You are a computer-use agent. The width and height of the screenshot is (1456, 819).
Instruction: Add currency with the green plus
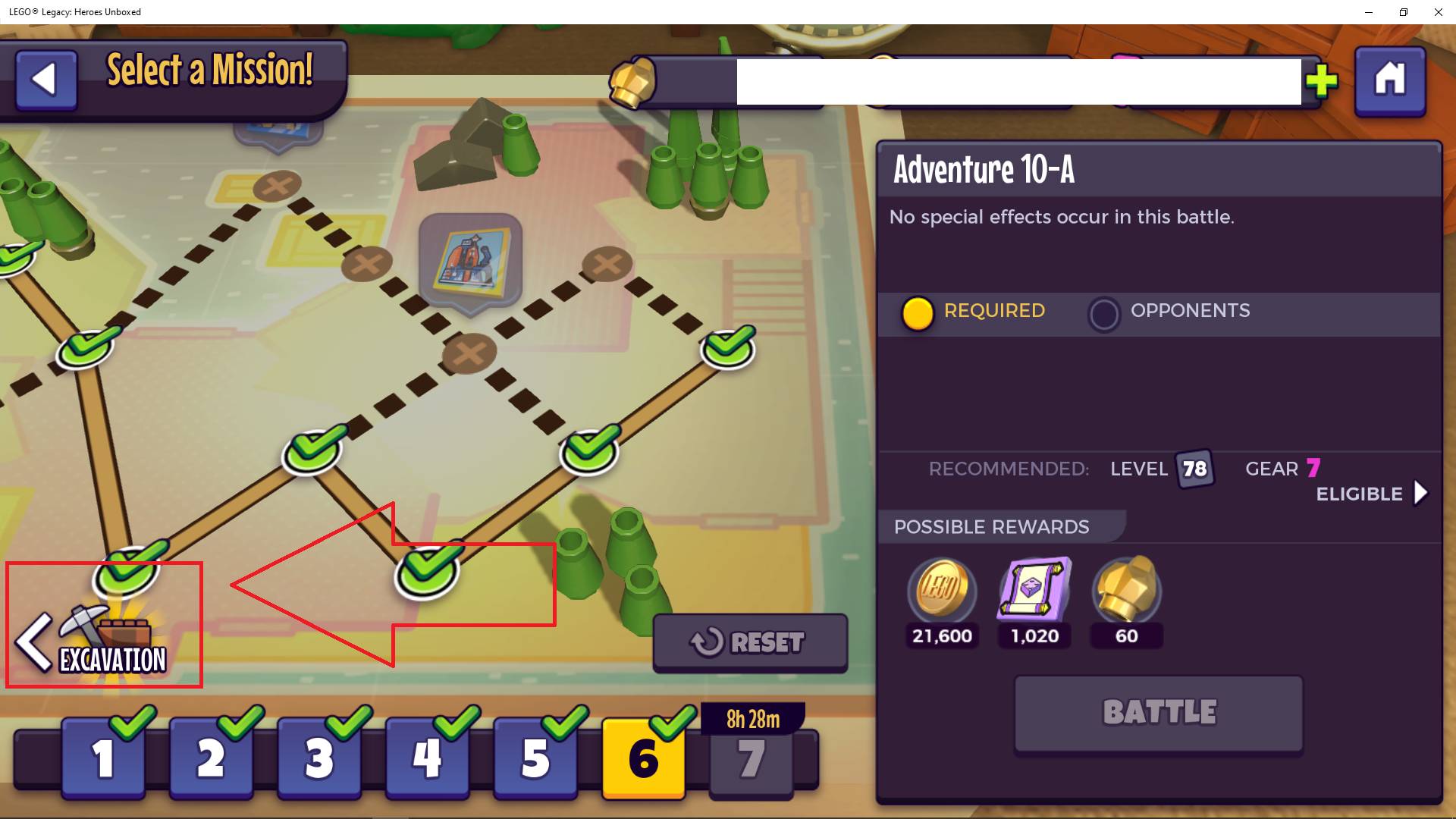click(x=1322, y=81)
